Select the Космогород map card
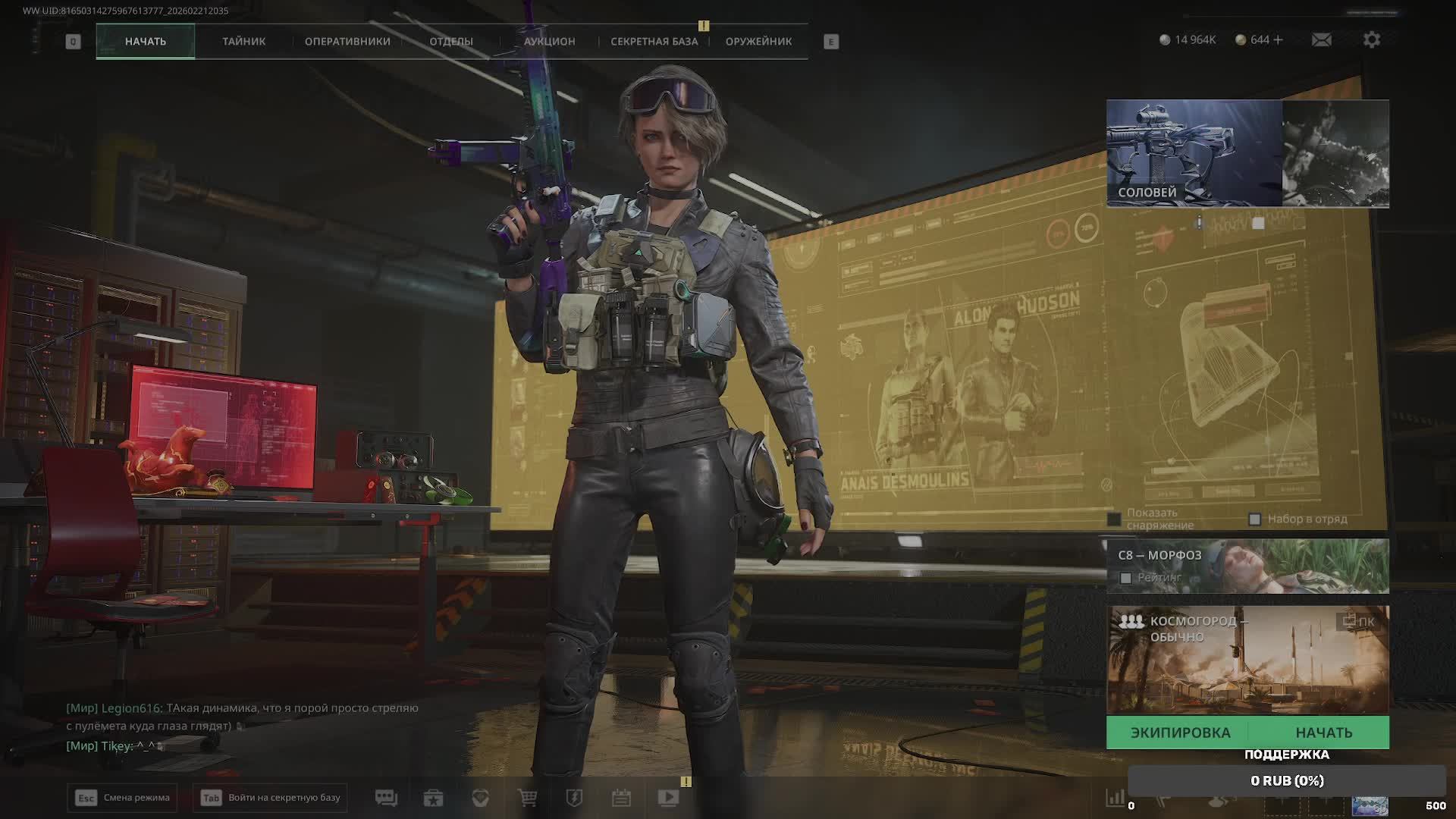1456x819 pixels. pyautogui.click(x=1247, y=660)
